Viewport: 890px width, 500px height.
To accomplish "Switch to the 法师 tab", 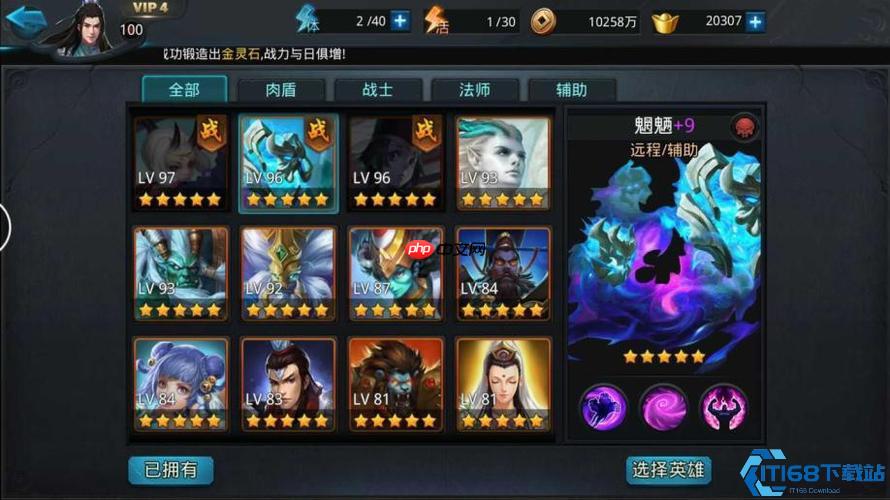I will (474, 90).
